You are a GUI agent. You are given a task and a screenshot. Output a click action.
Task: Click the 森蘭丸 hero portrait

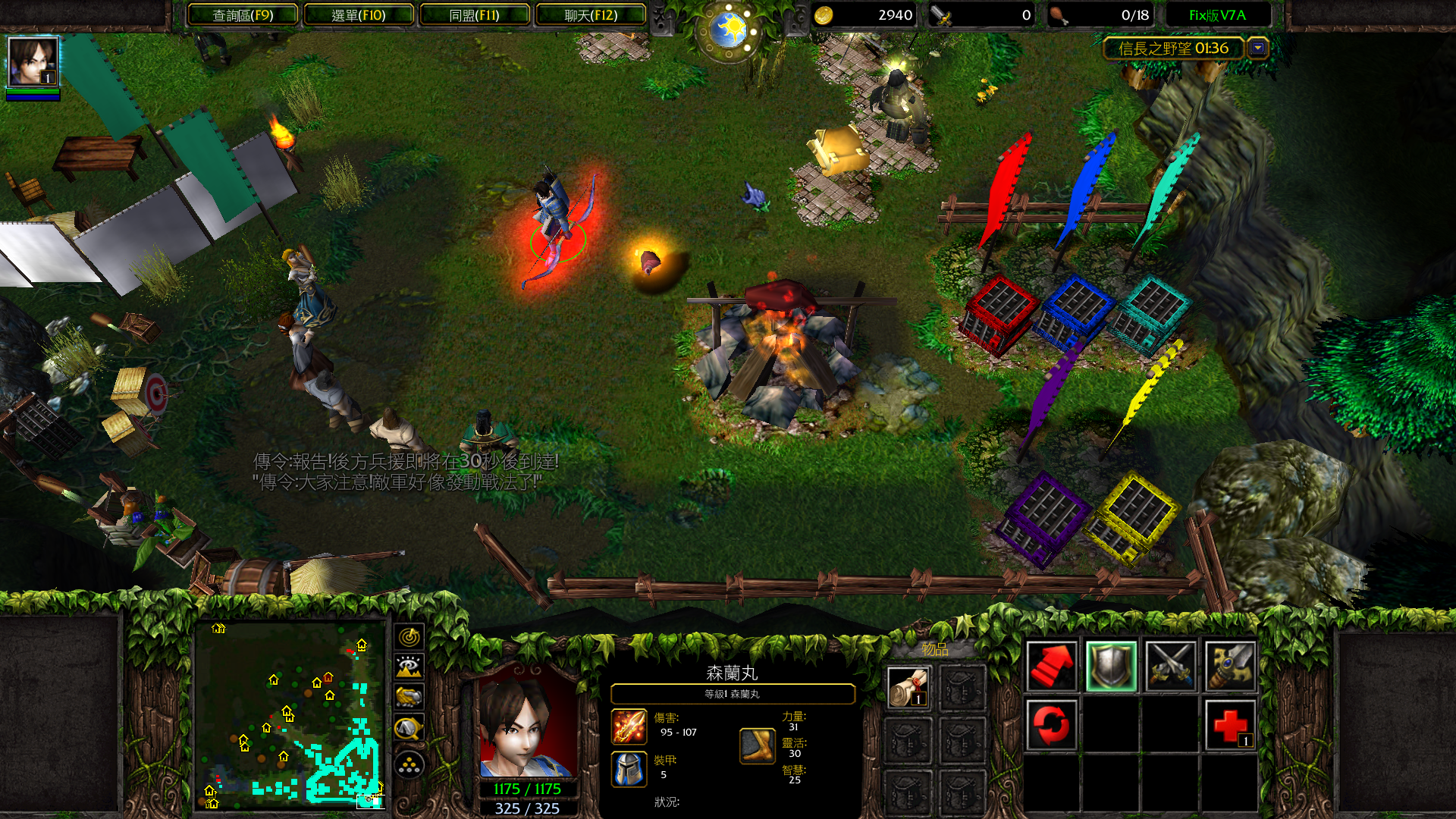526,723
